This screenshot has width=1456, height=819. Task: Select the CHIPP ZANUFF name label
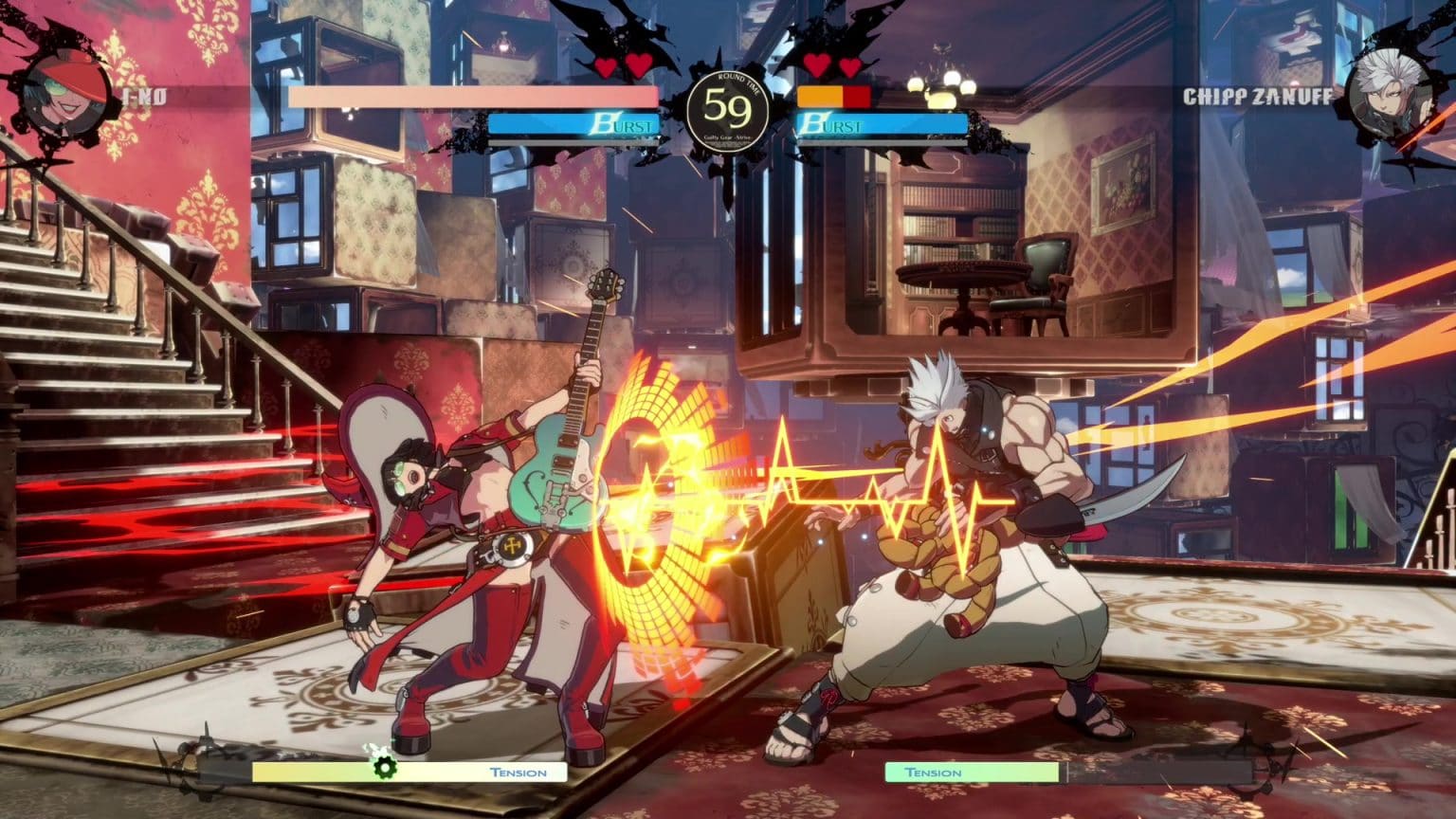[1261, 95]
